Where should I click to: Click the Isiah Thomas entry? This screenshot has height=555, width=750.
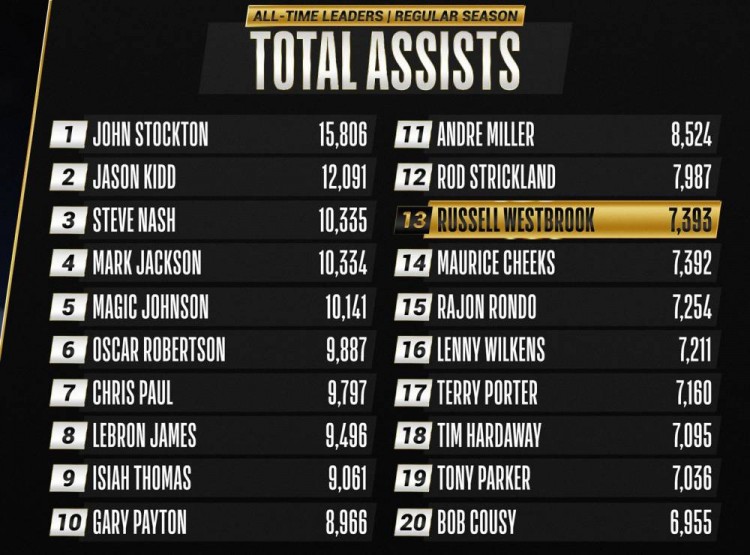[210, 478]
